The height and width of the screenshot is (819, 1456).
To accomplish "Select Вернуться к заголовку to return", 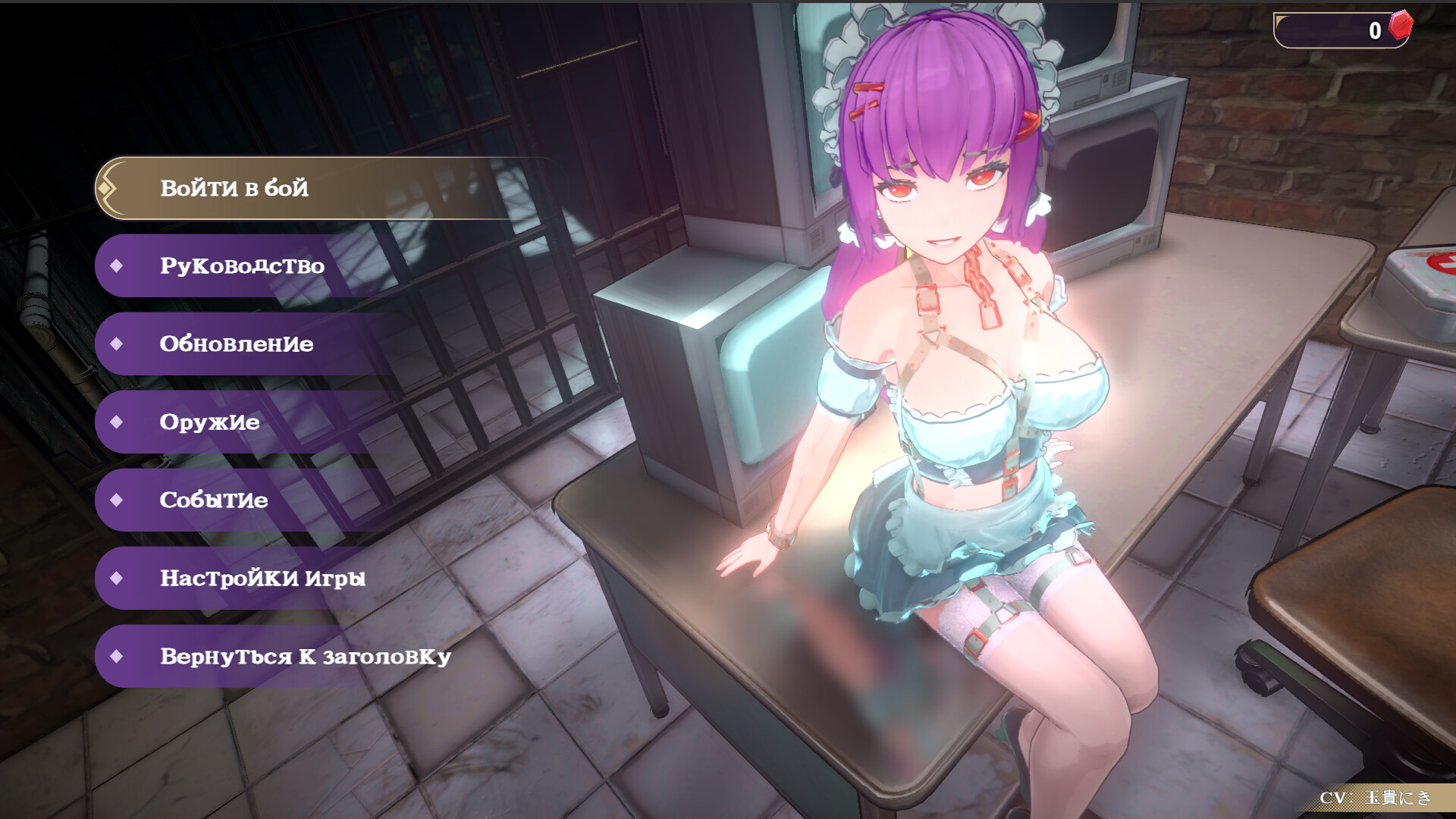I will coord(303,657).
